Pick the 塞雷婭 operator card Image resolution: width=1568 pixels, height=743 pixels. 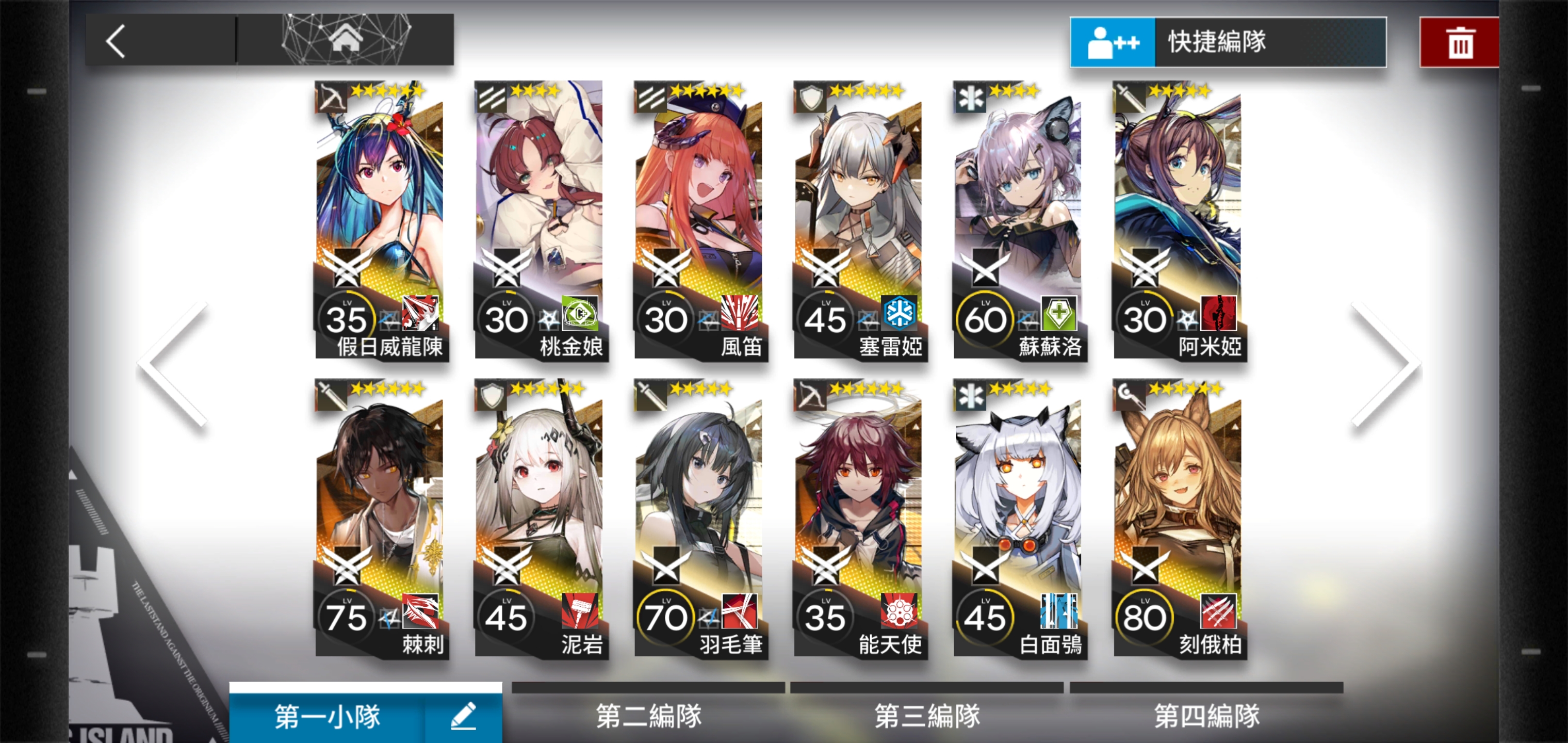click(x=858, y=220)
